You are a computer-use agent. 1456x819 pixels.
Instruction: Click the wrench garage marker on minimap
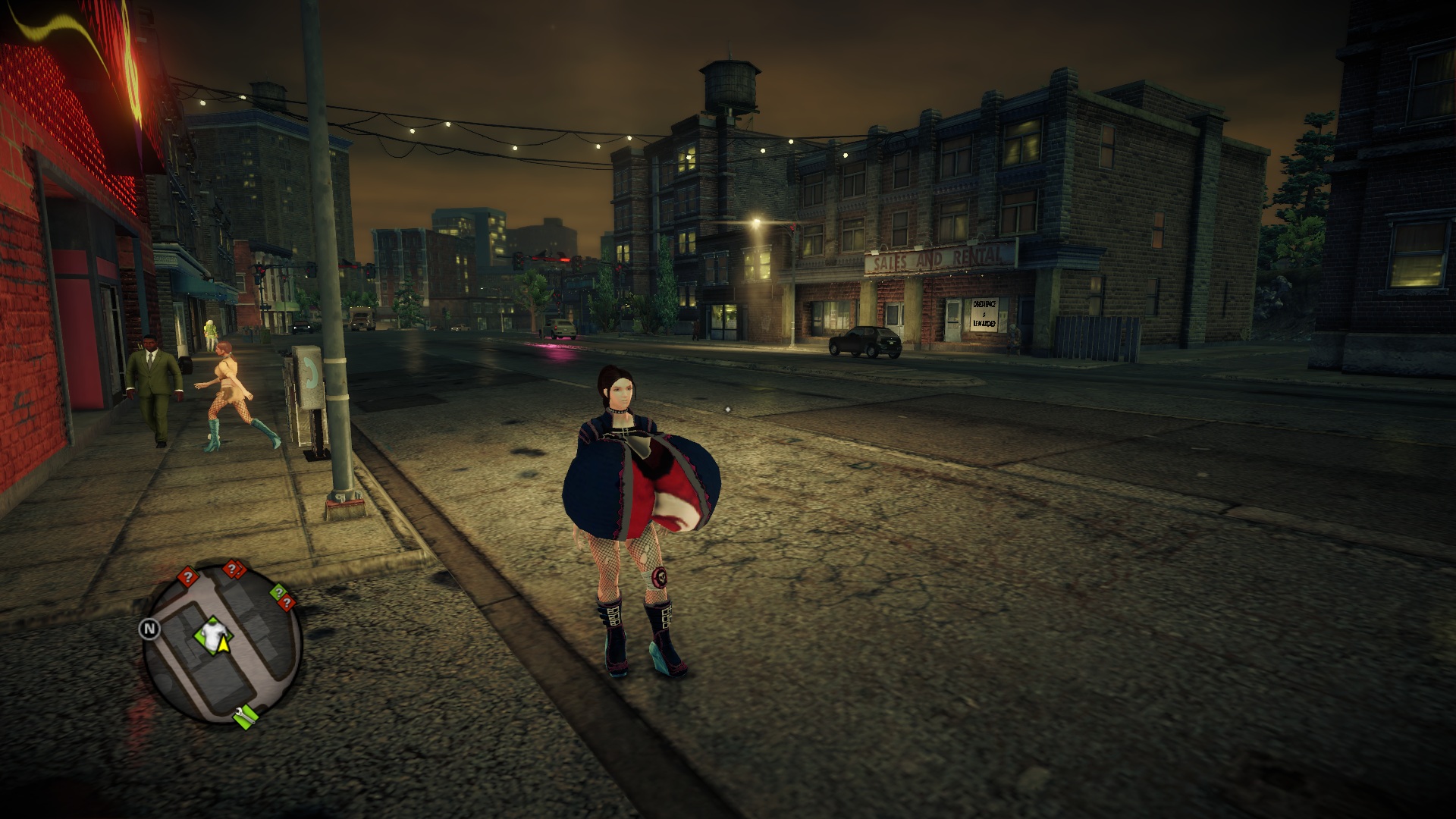click(245, 715)
